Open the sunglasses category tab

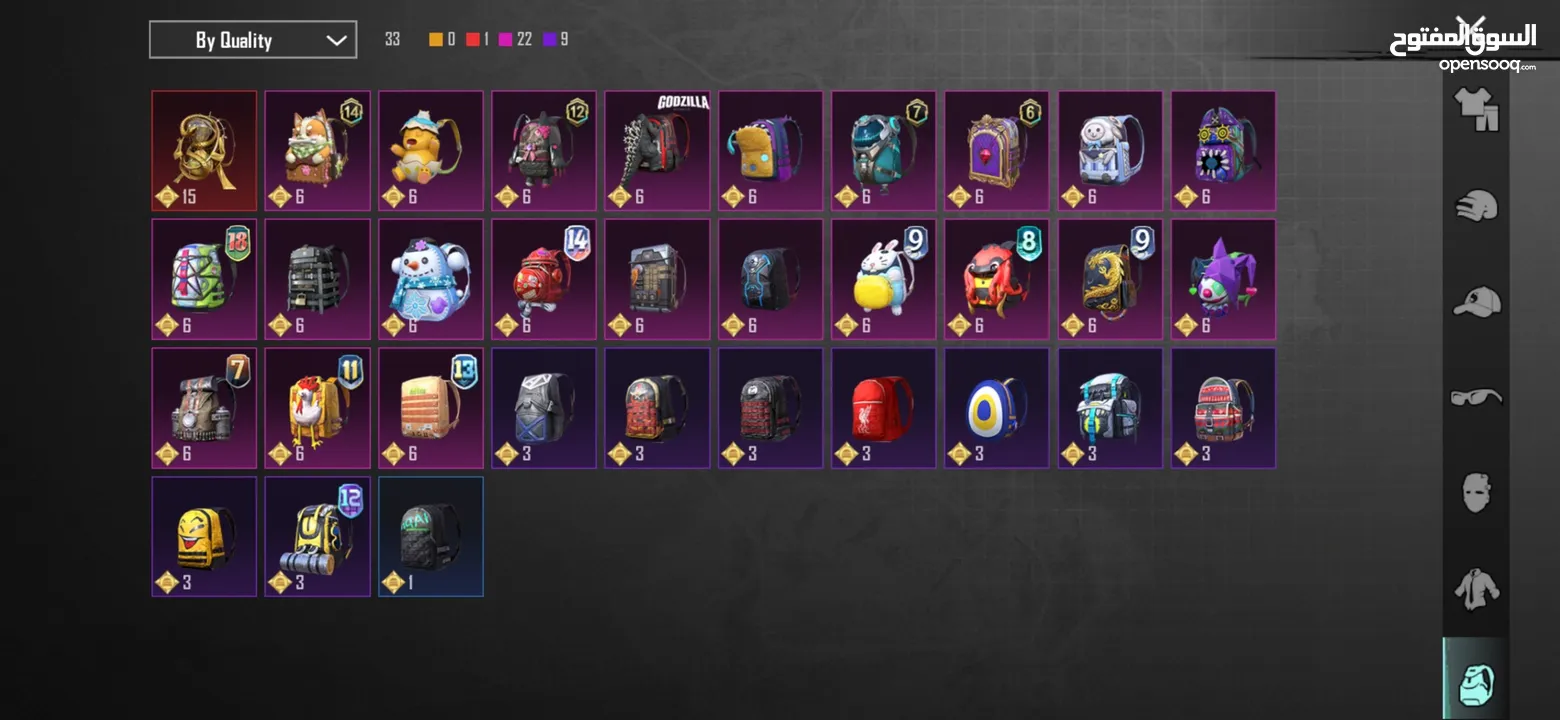[x=1476, y=397]
